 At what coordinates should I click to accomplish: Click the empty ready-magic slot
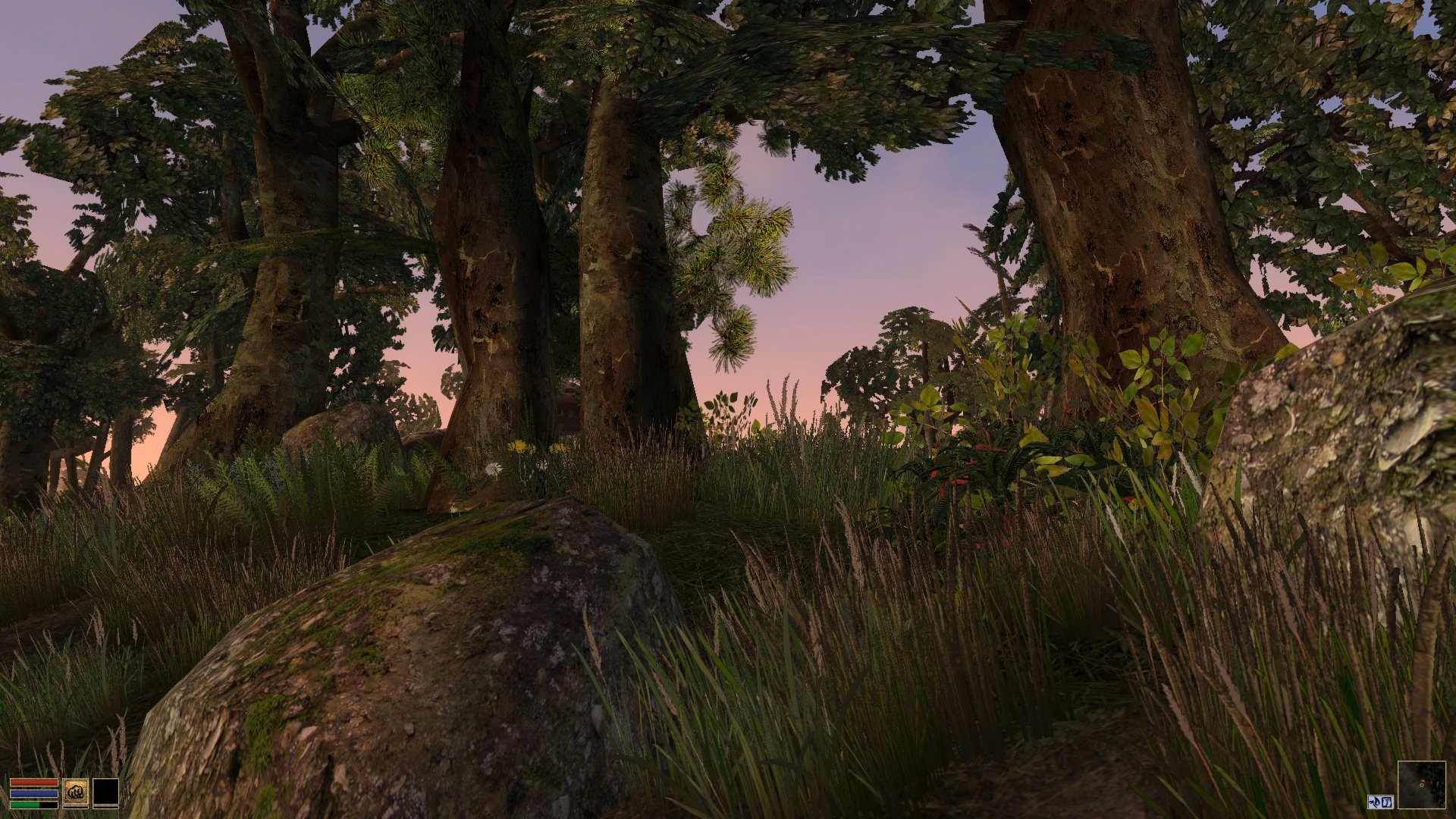106,792
